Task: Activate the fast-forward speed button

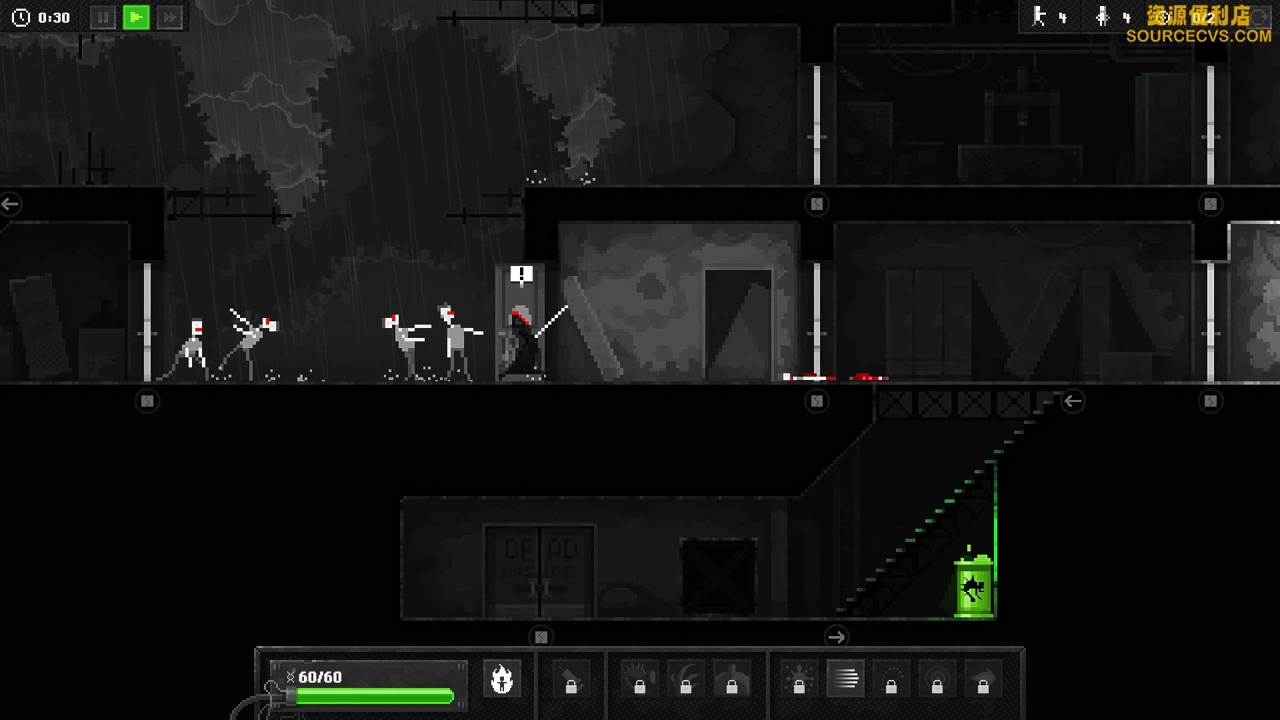Action: (x=170, y=17)
